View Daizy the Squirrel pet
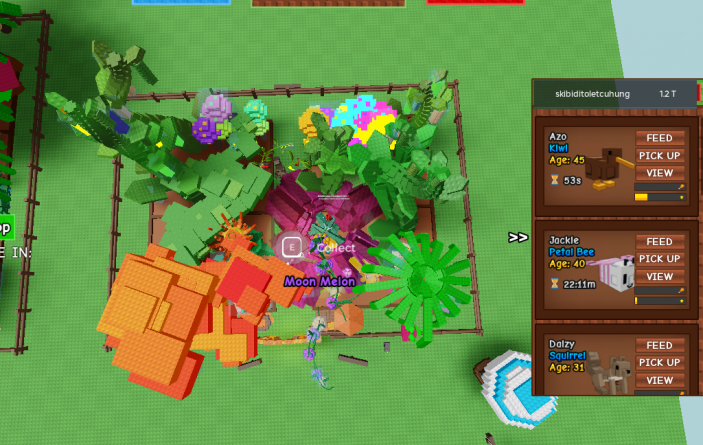The width and height of the screenshot is (703, 445). click(659, 380)
